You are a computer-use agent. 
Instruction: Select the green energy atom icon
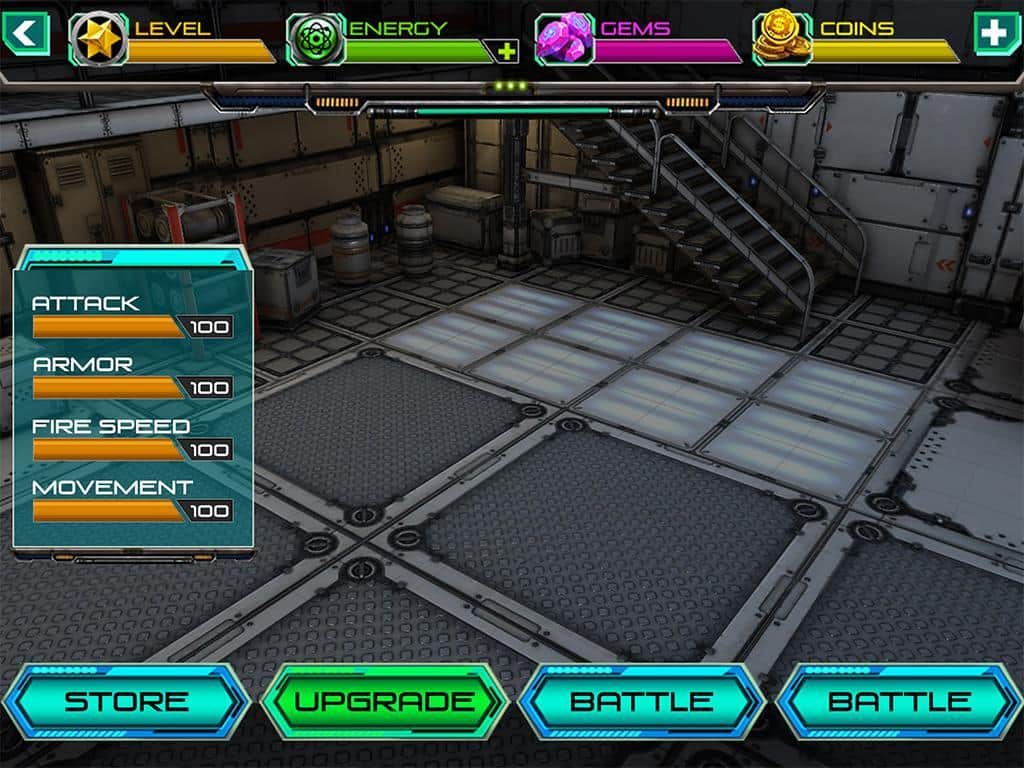[x=316, y=39]
